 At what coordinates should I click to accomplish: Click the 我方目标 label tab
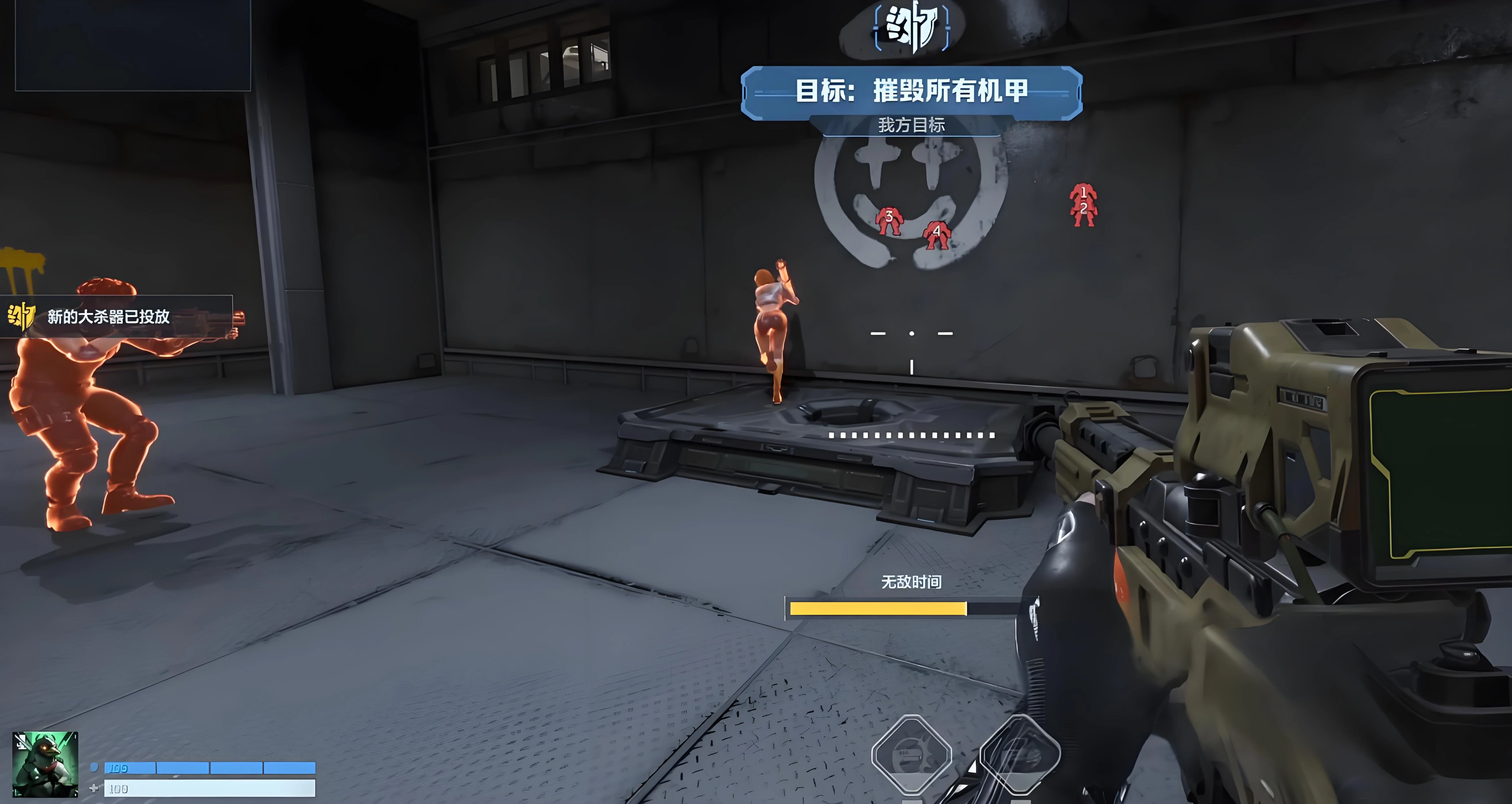pos(911,125)
